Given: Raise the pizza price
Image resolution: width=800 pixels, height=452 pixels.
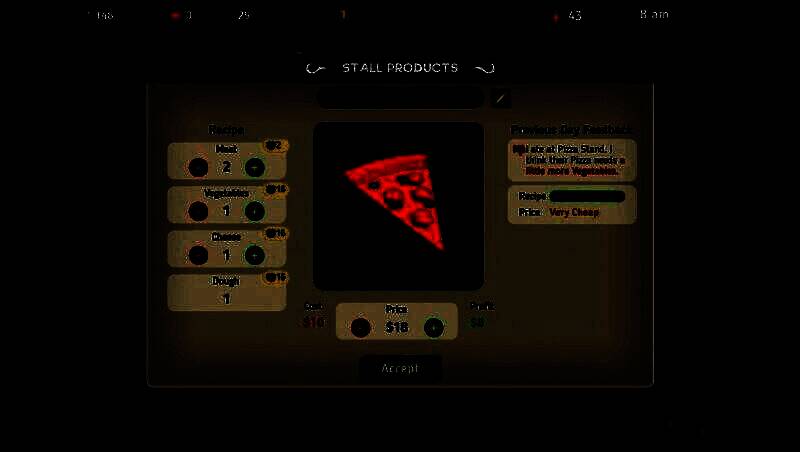Looking at the screenshot, I should [433, 327].
